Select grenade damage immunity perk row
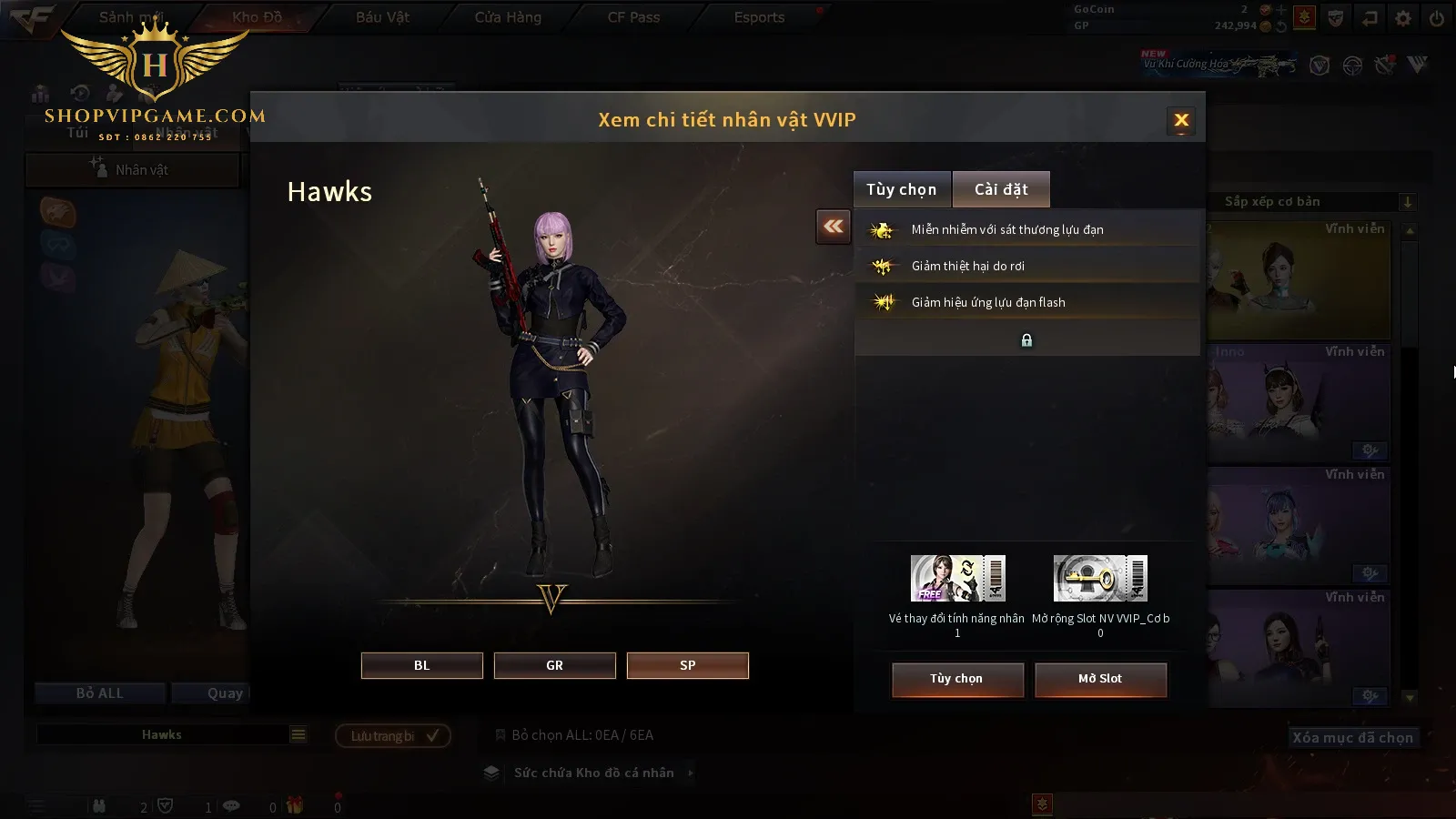Viewport: 1456px width, 819px height. pyautogui.click(x=1026, y=229)
